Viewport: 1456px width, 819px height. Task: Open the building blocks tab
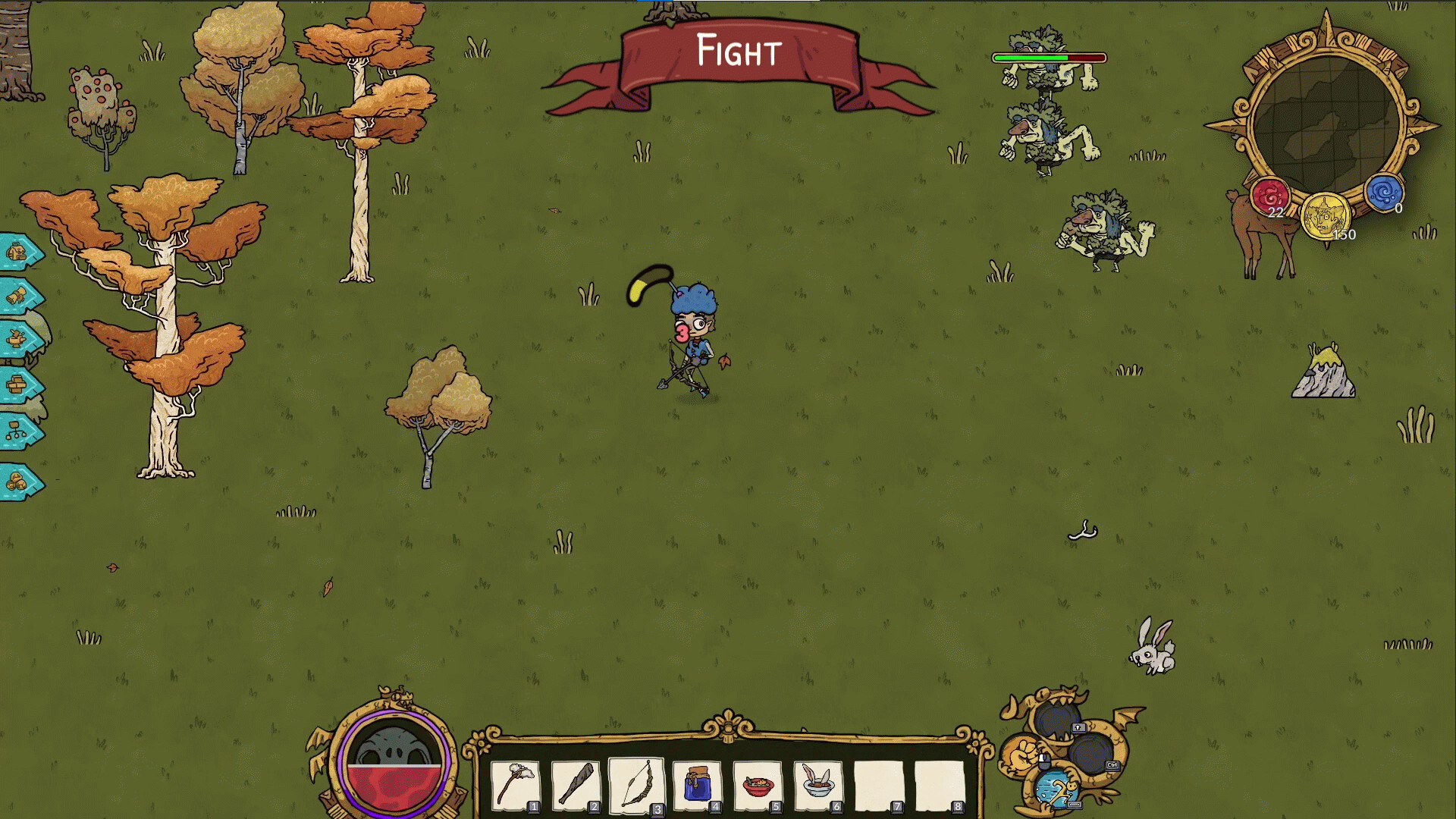click(18, 385)
